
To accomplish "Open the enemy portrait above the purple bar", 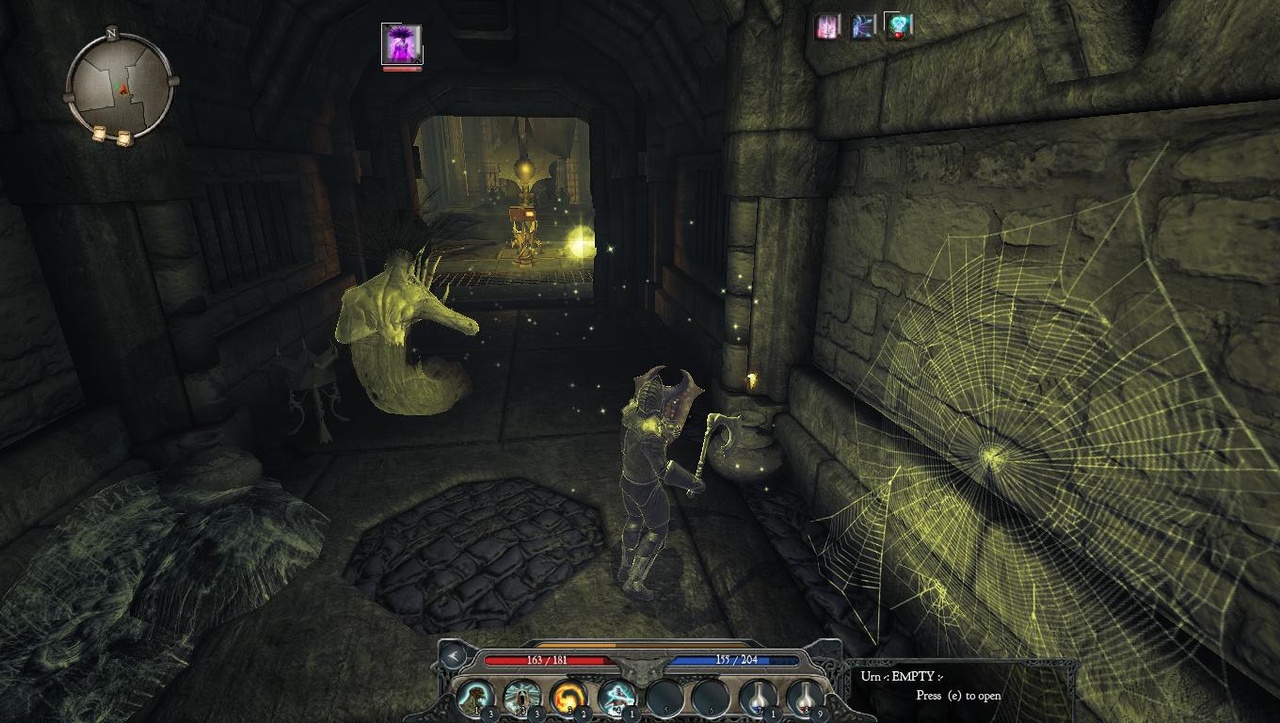I will click(402, 43).
